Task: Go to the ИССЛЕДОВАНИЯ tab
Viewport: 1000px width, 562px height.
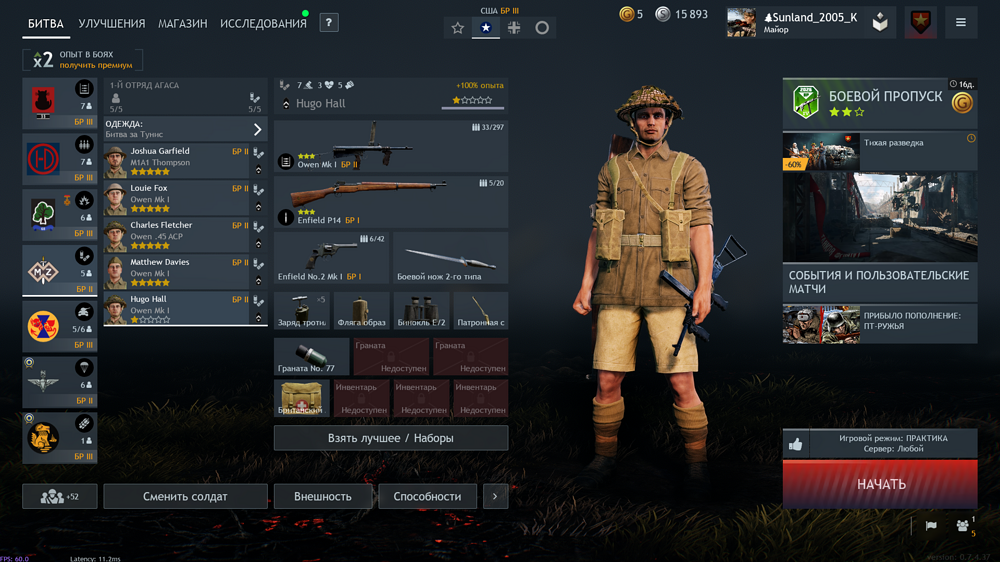Action: (263, 24)
